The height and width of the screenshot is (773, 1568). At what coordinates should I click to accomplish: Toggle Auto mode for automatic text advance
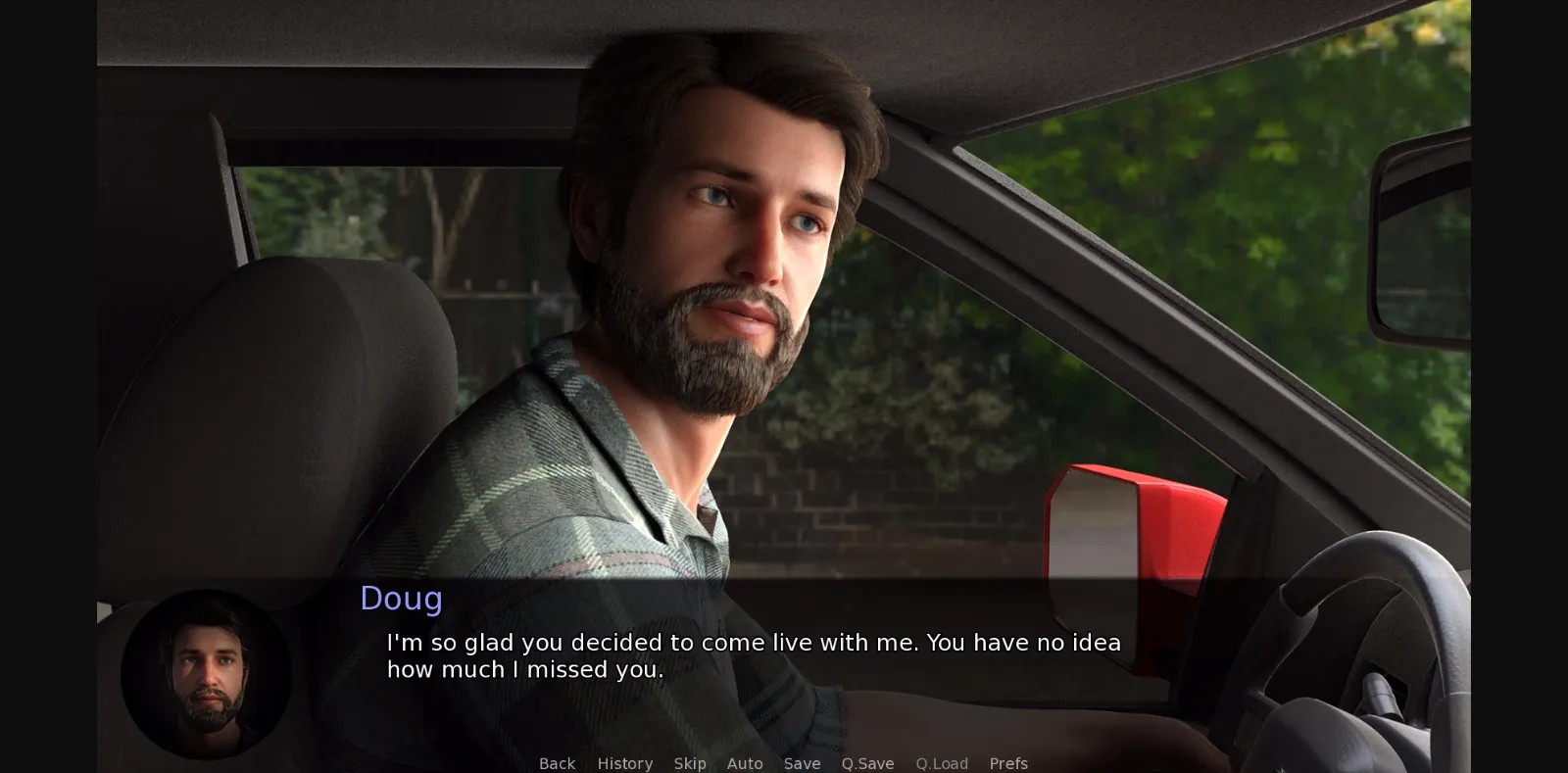[745, 763]
